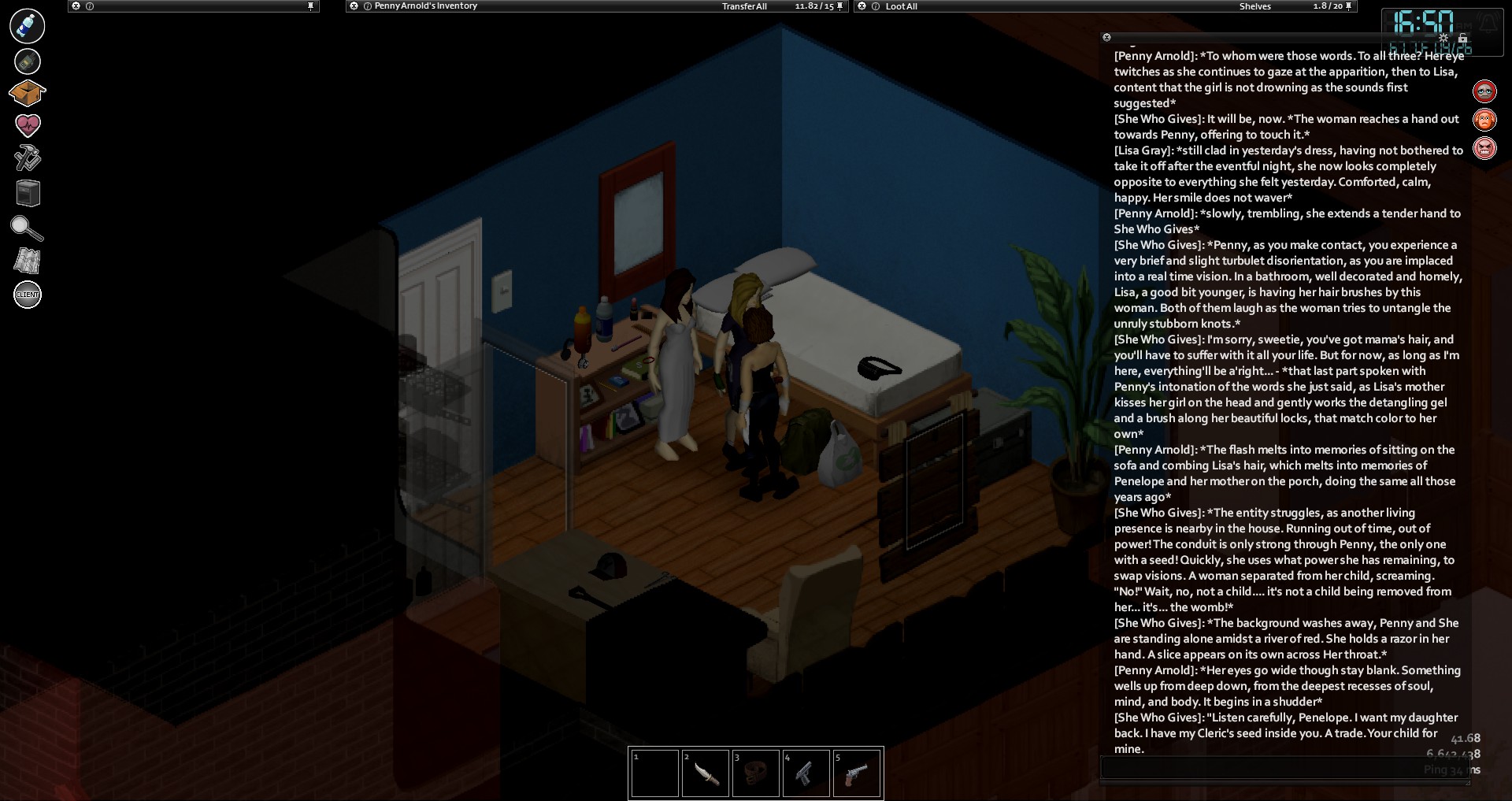Open the folded world map

tap(28, 261)
